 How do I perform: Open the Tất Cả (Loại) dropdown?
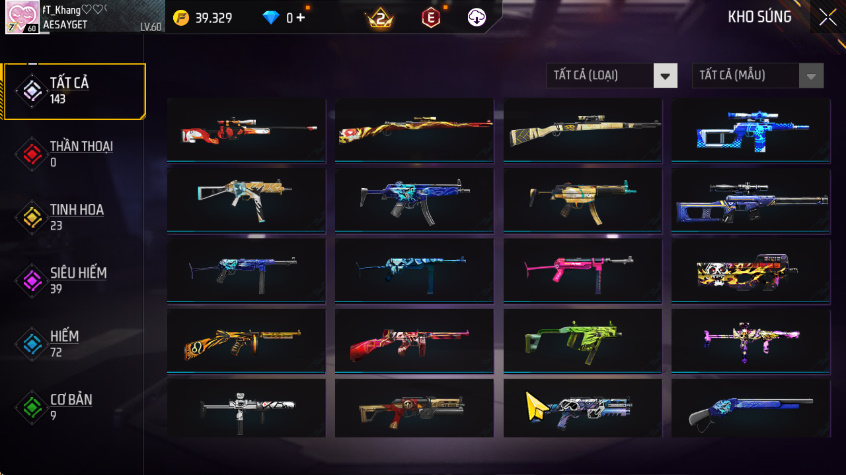tap(612, 75)
